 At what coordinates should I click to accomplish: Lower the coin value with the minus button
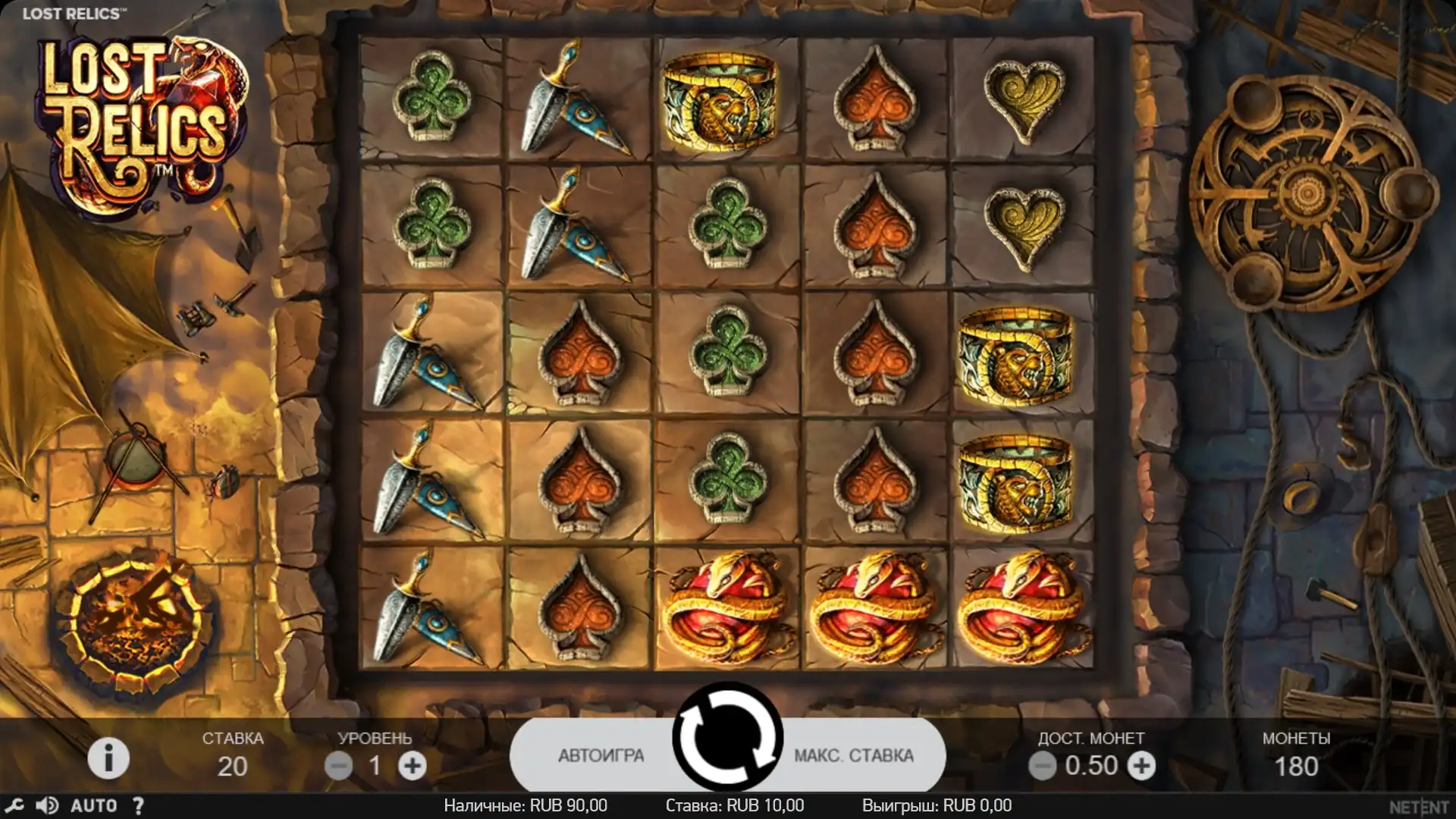point(1042,766)
